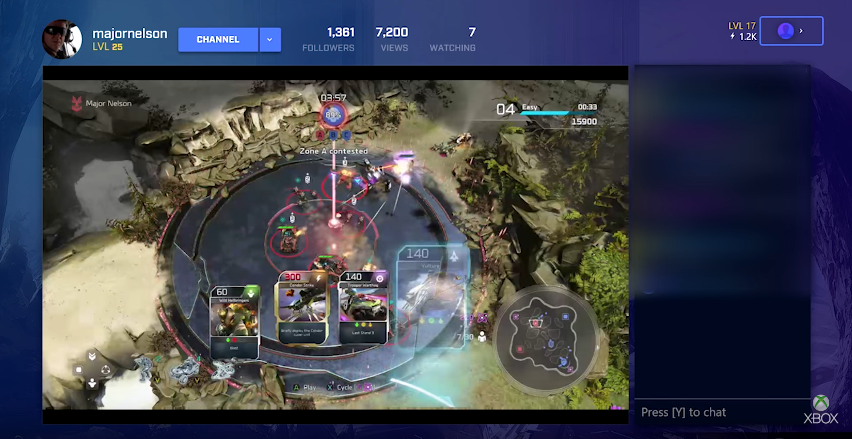Focus the chat message box

point(722,412)
